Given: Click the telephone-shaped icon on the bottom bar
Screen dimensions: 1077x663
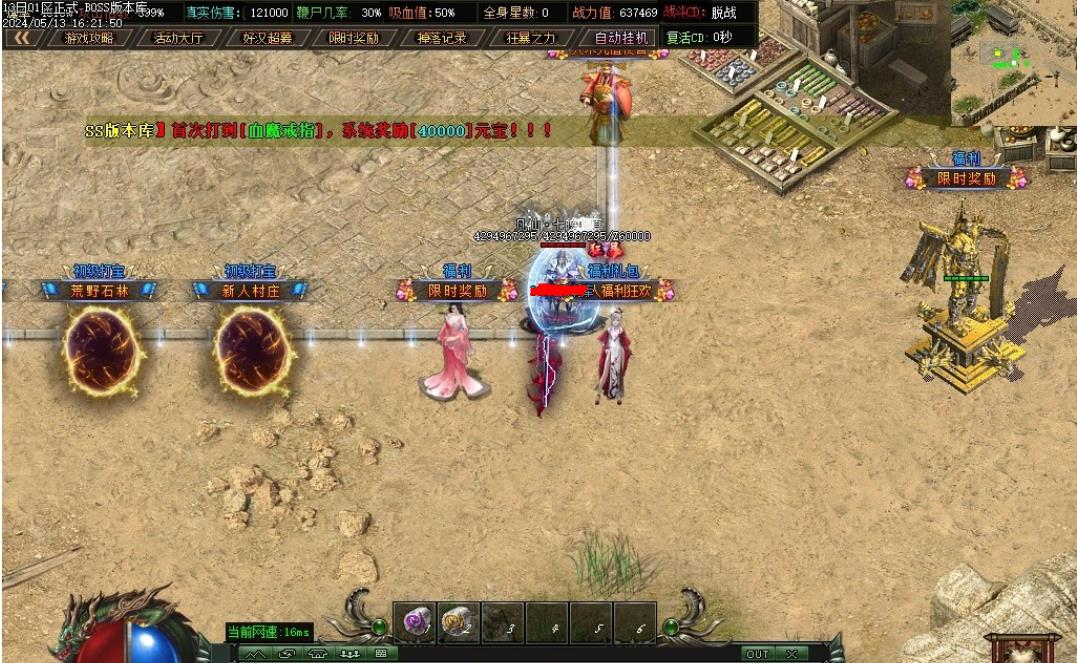Looking at the screenshot, I should pyautogui.click(x=318, y=654).
